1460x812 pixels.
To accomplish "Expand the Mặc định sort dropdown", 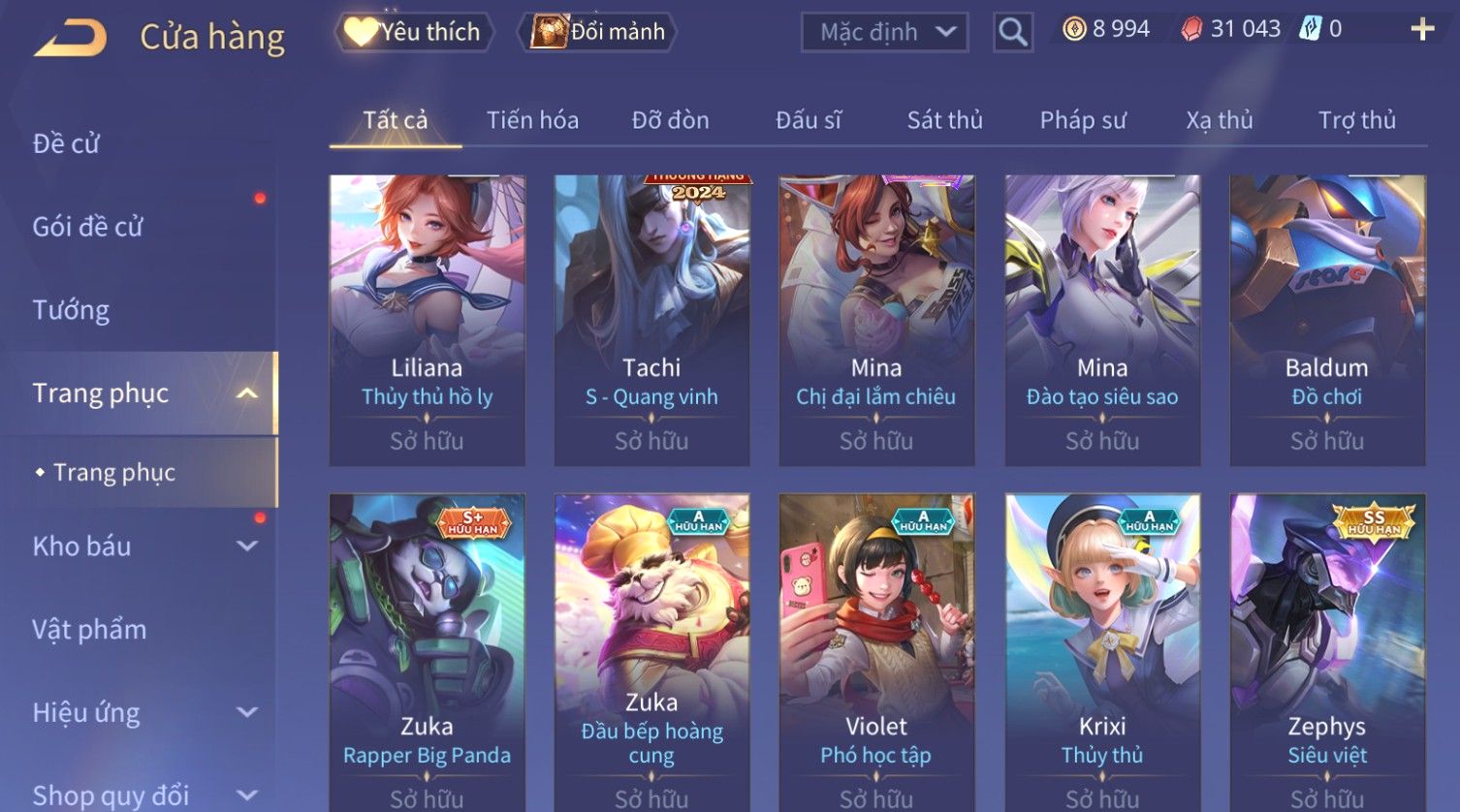I will click(884, 32).
